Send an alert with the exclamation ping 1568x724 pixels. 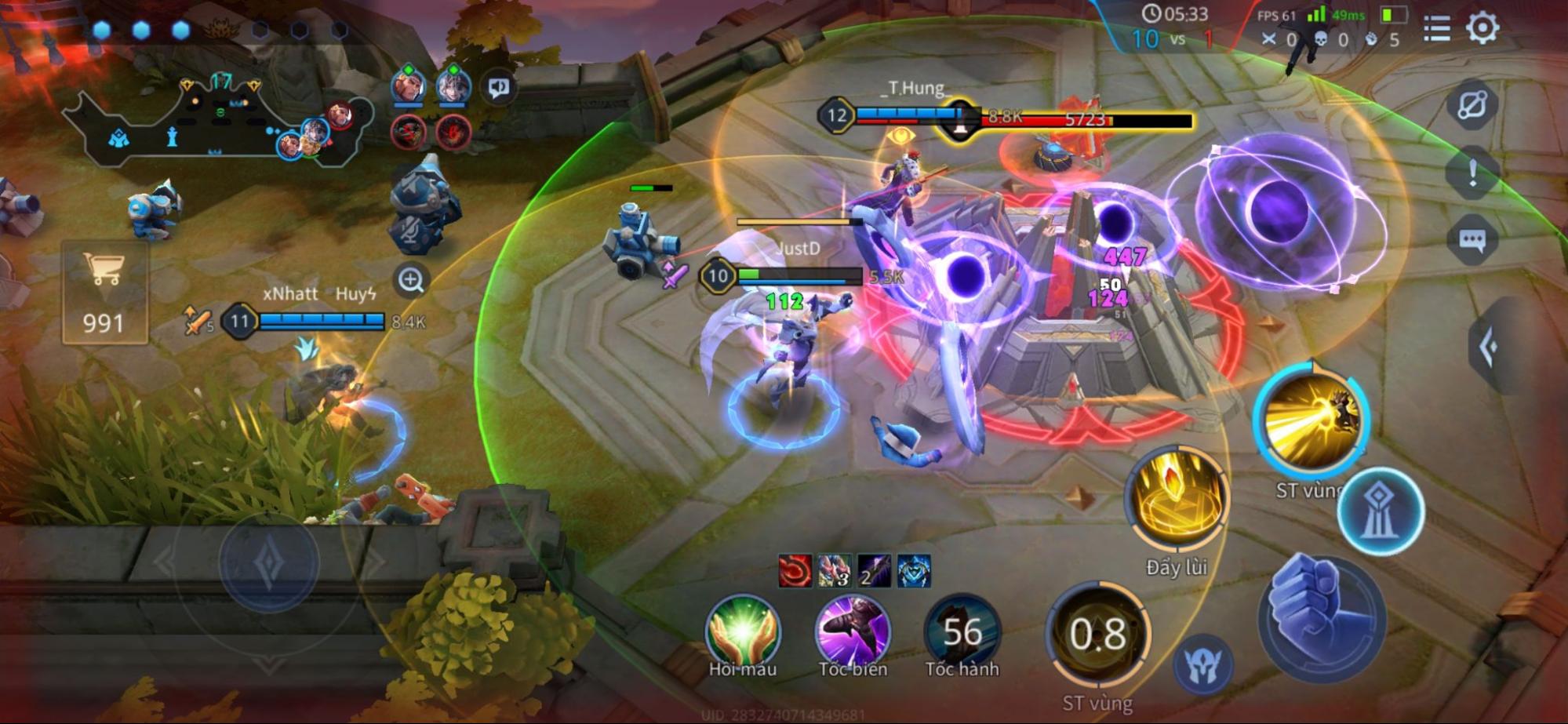[x=1472, y=173]
